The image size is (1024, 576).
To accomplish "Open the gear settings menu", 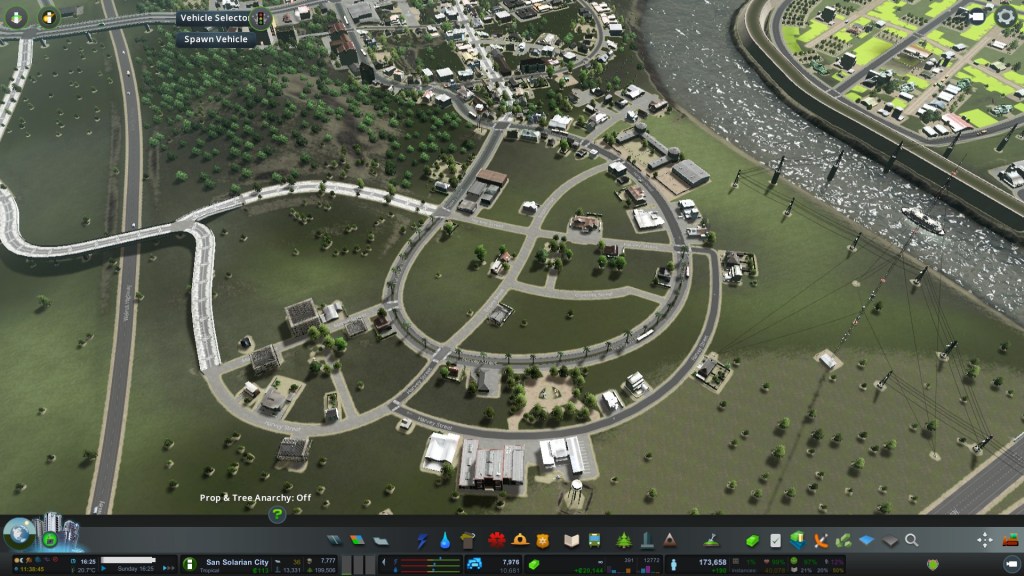I will (1005, 16).
